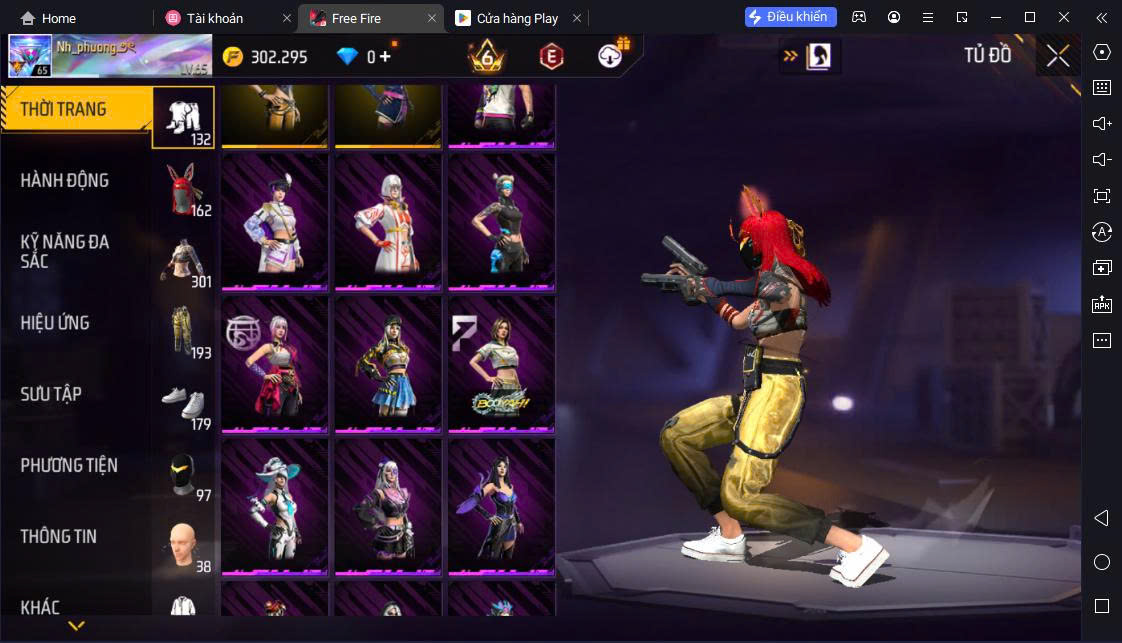1122x643 pixels.
Task: Click the diamond plus button to top up
Action: [x=385, y=57]
